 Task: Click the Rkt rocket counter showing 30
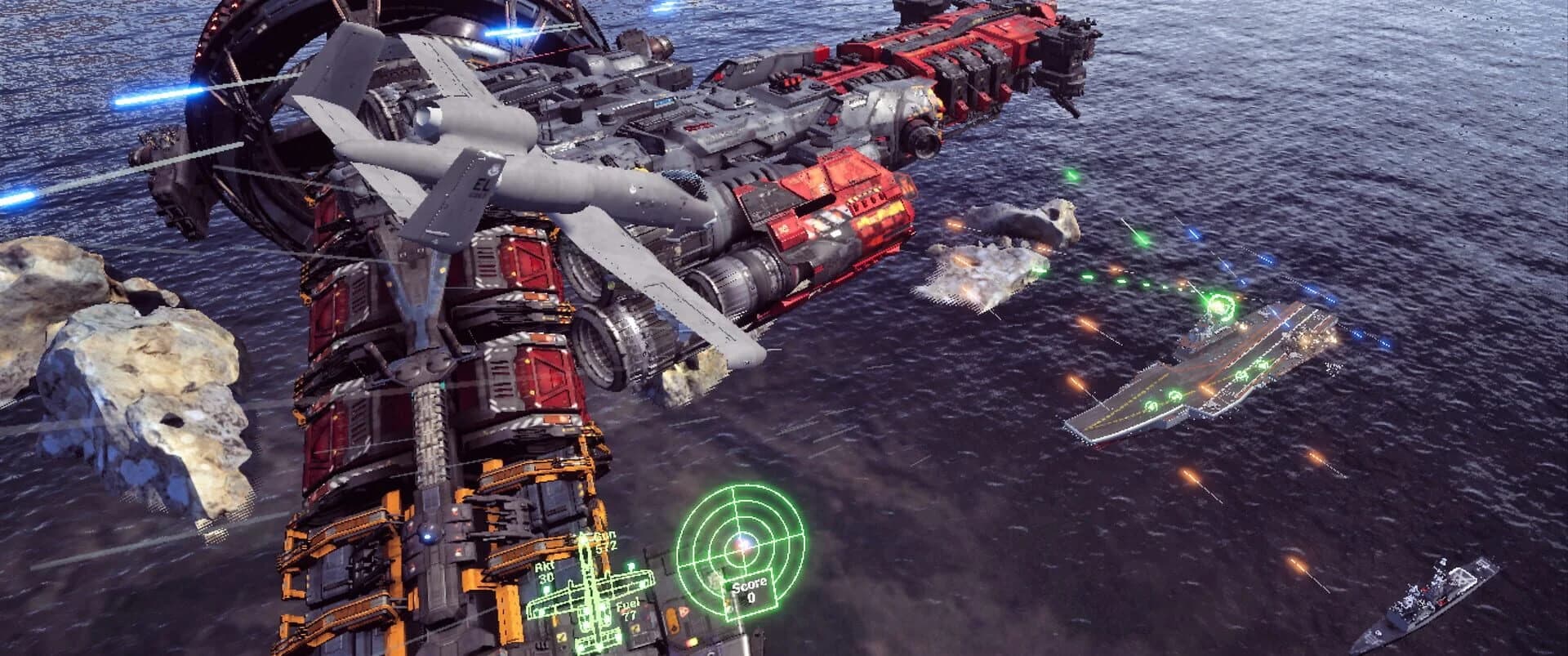(546, 577)
